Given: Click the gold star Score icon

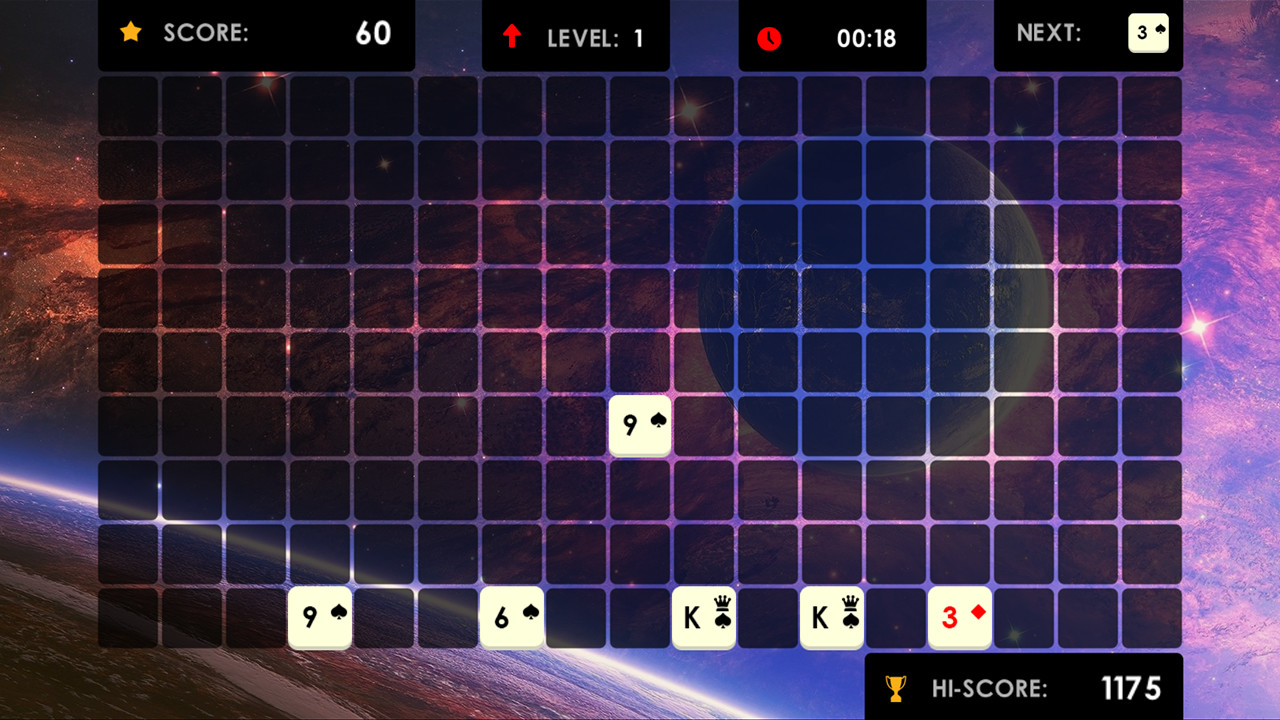Looking at the screenshot, I should [x=131, y=32].
